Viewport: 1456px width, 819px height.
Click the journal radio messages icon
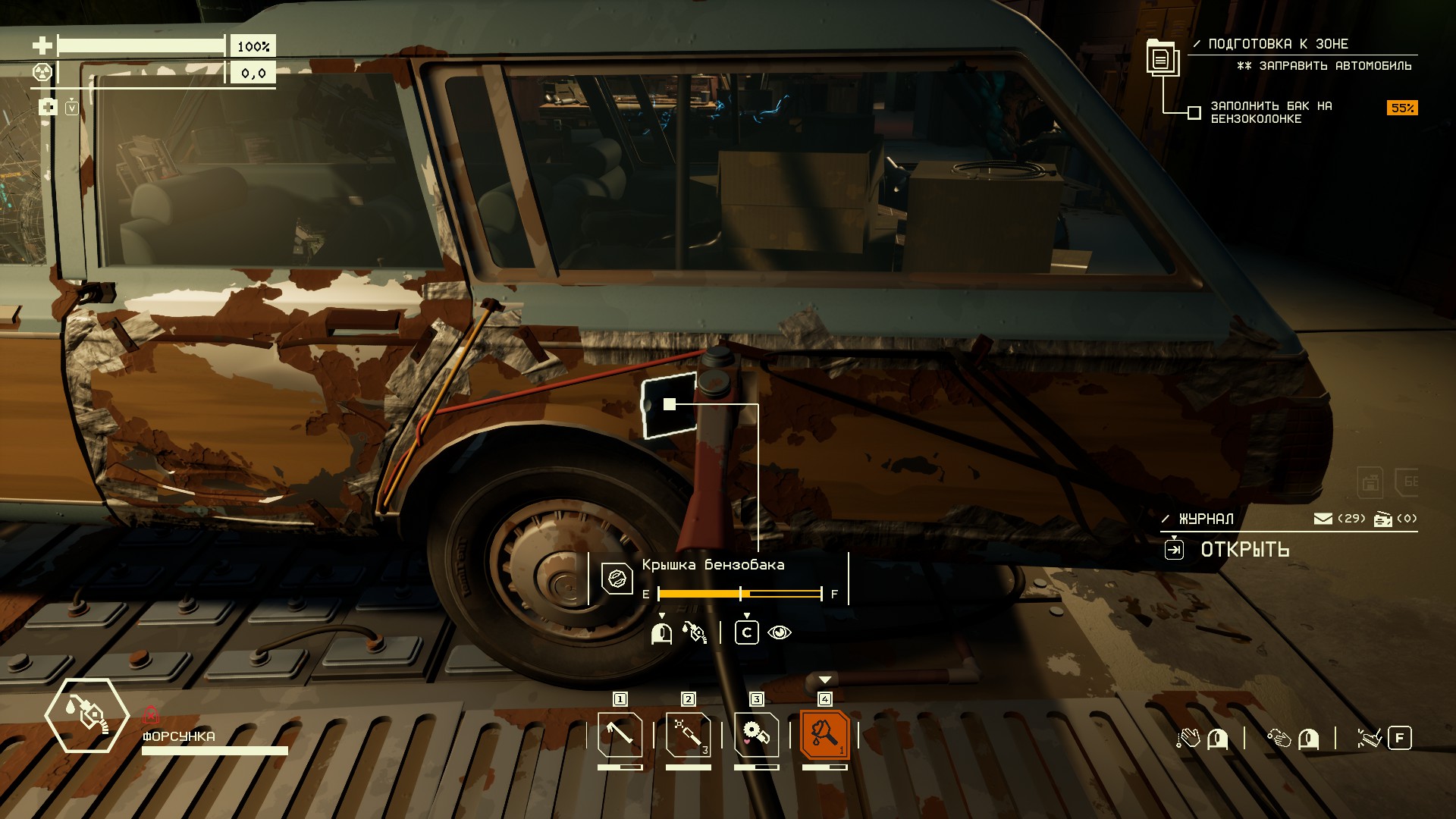[1383, 519]
